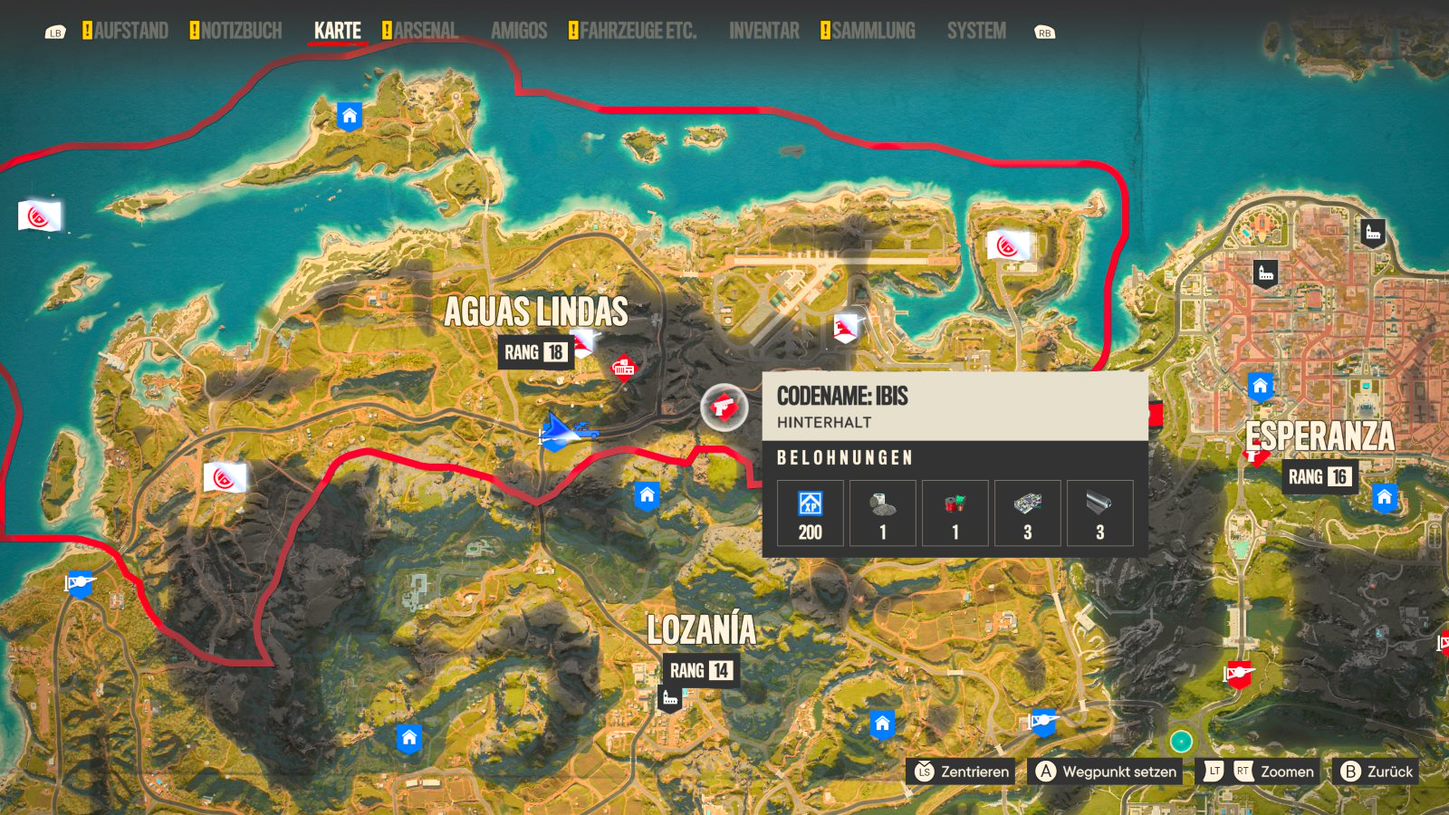The height and width of the screenshot is (815, 1449).
Task: Click the red supply truck icon near Aguas Lindas
Action: (624, 368)
